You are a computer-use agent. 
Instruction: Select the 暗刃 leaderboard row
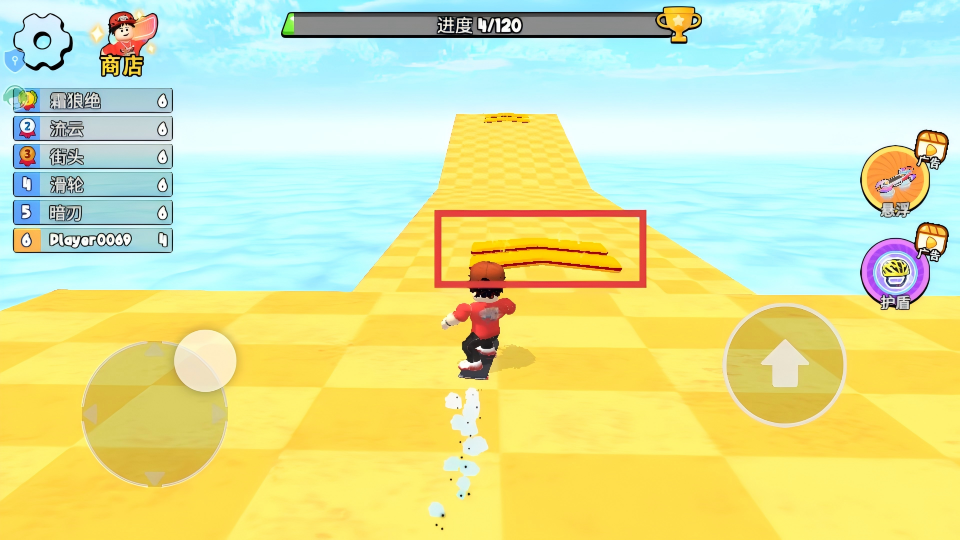(92, 213)
